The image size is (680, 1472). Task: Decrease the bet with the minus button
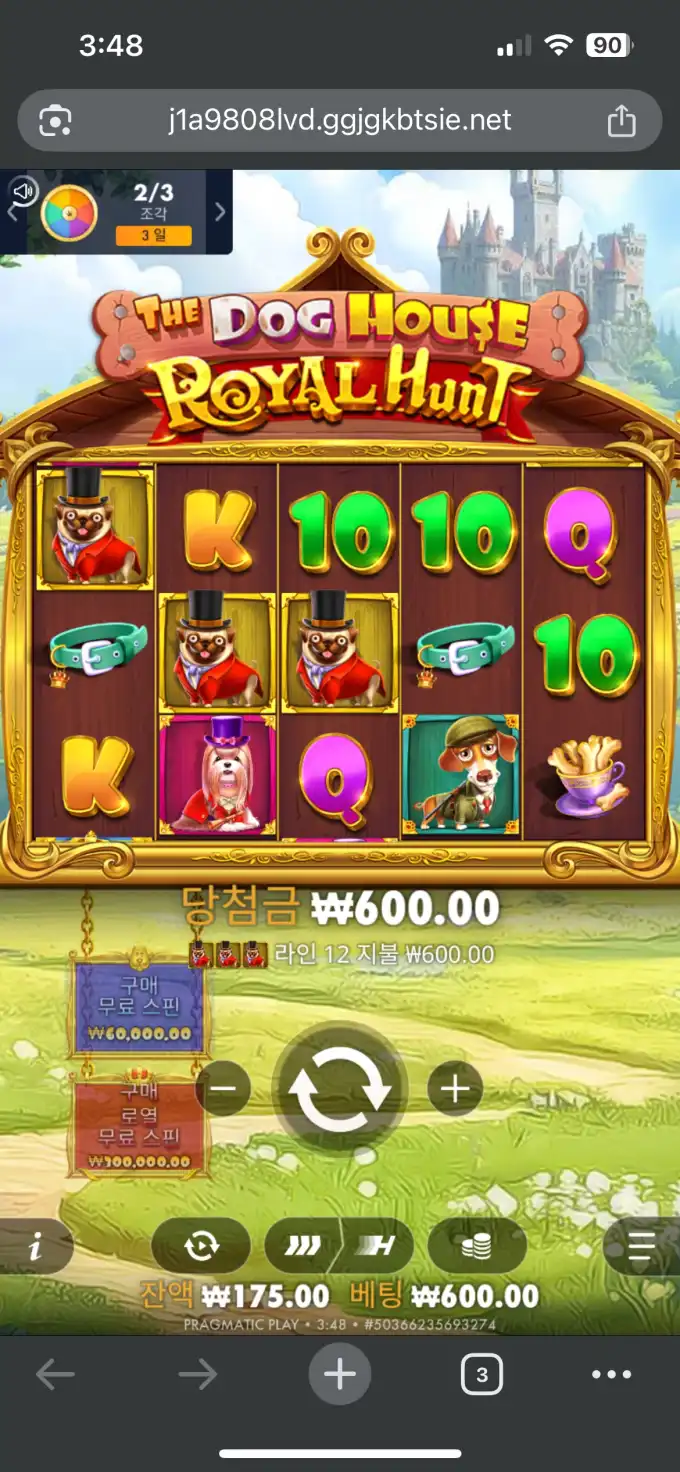click(x=223, y=1088)
